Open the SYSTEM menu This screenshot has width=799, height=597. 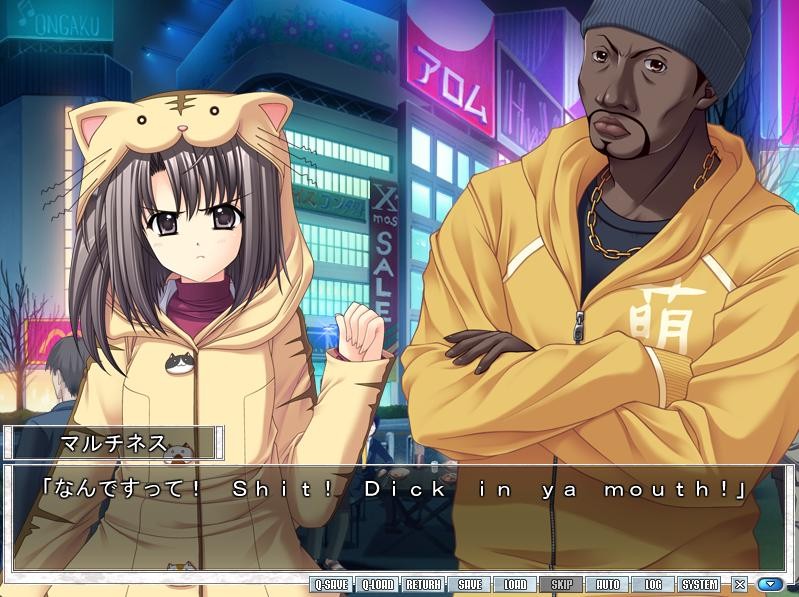699,584
